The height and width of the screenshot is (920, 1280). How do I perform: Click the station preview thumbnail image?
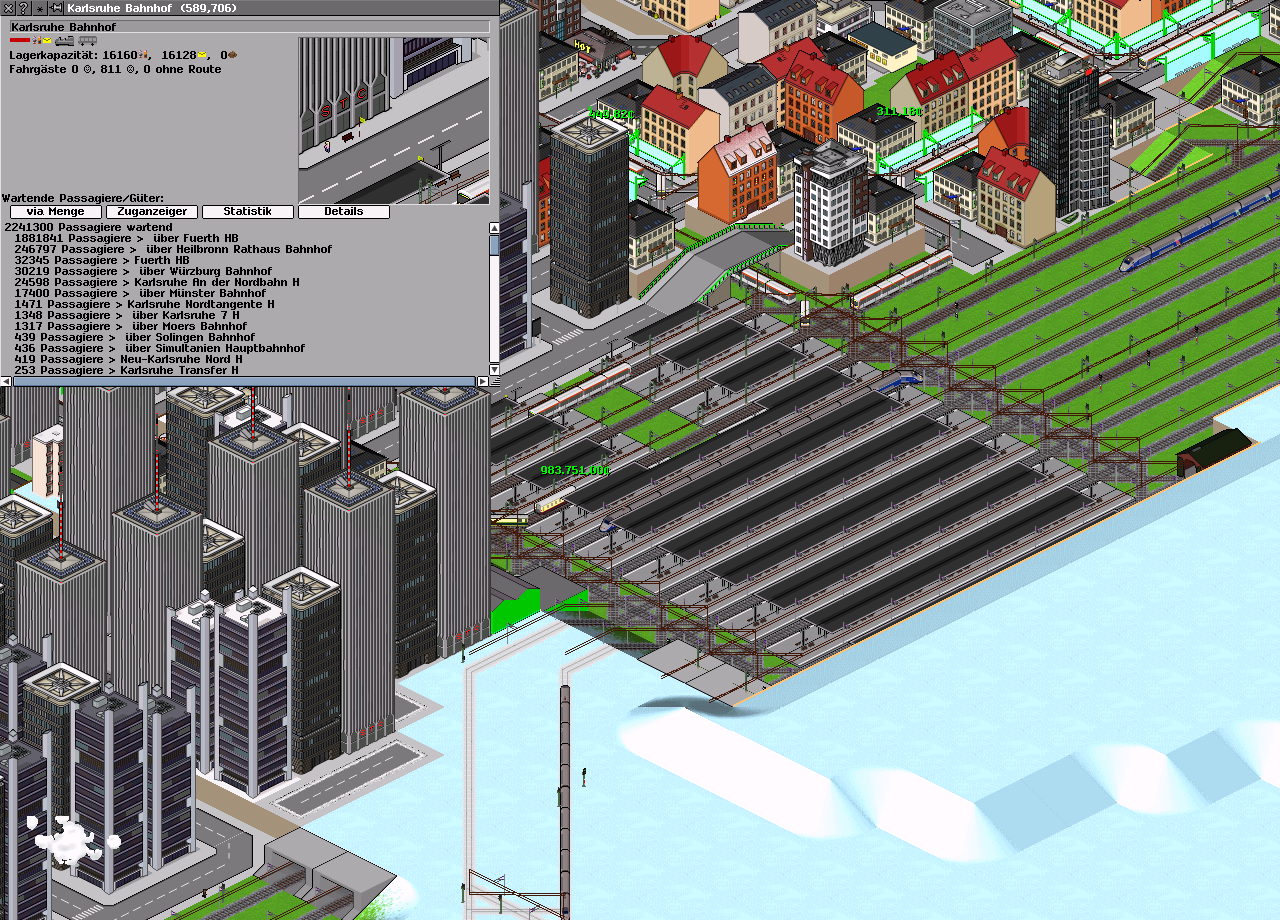393,120
